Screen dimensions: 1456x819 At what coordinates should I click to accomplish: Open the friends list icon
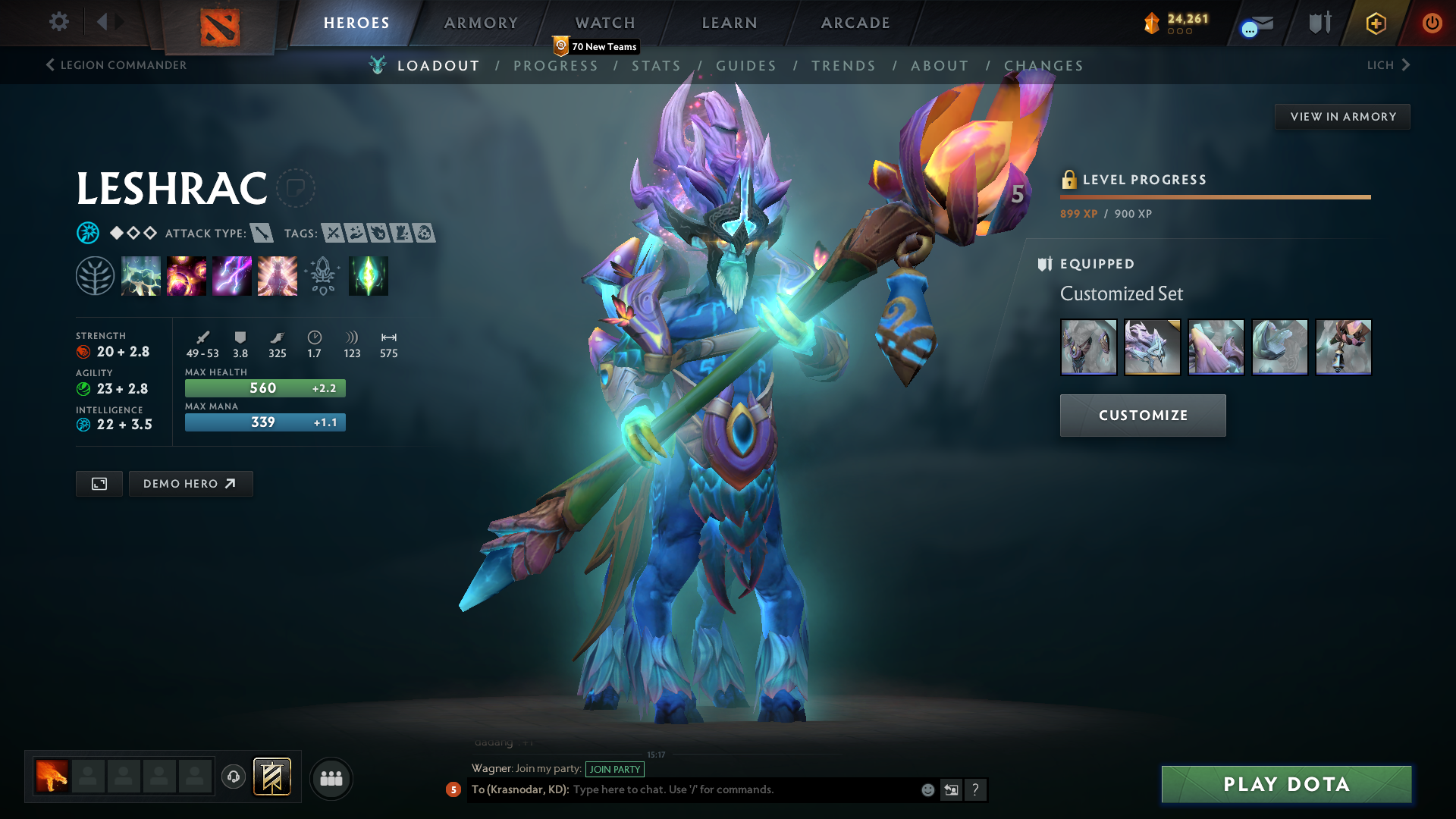click(x=331, y=777)
